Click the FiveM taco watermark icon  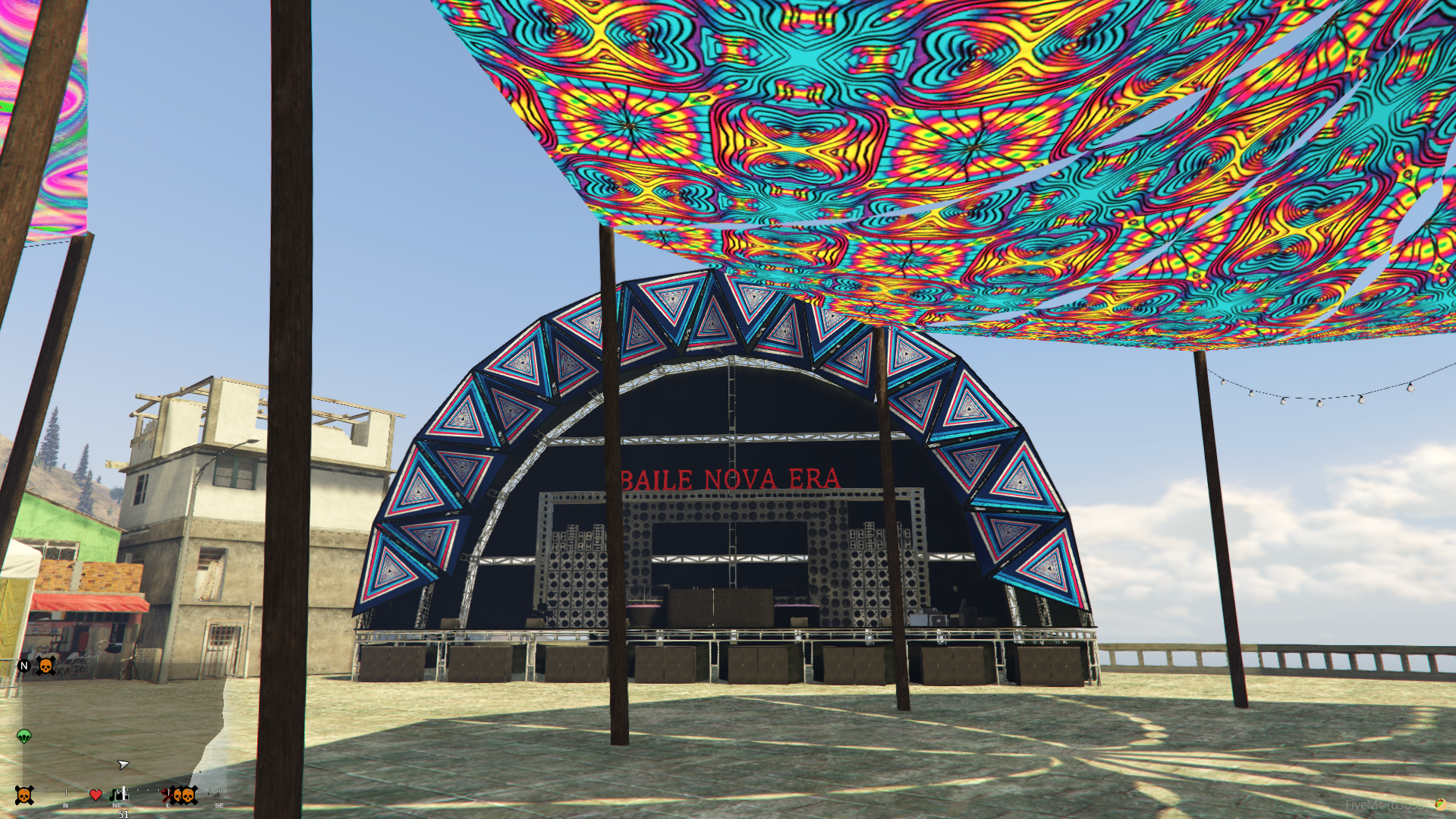tap(1439, 804)
